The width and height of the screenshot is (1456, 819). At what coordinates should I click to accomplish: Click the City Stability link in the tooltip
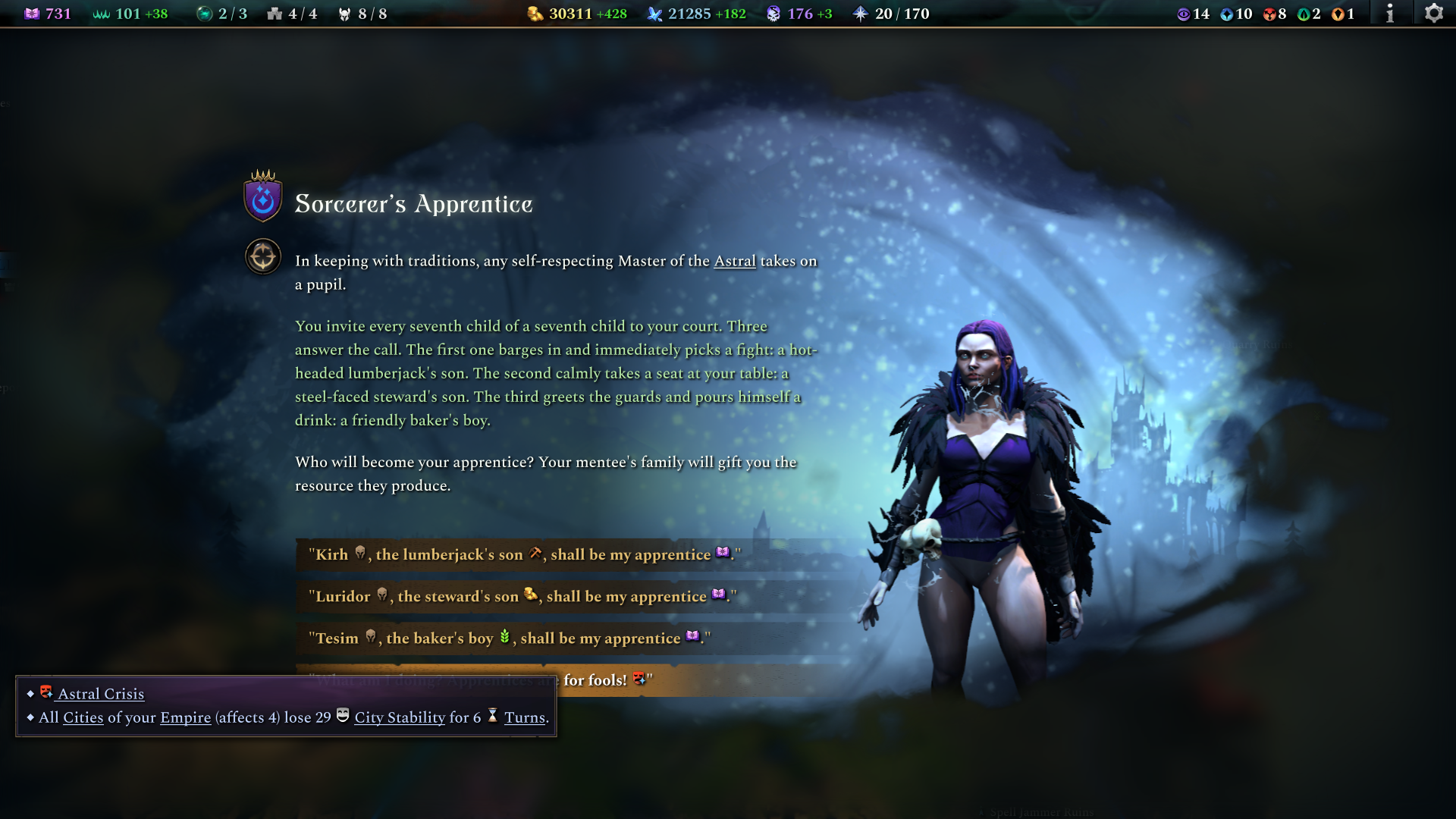[x=400, y=717]
